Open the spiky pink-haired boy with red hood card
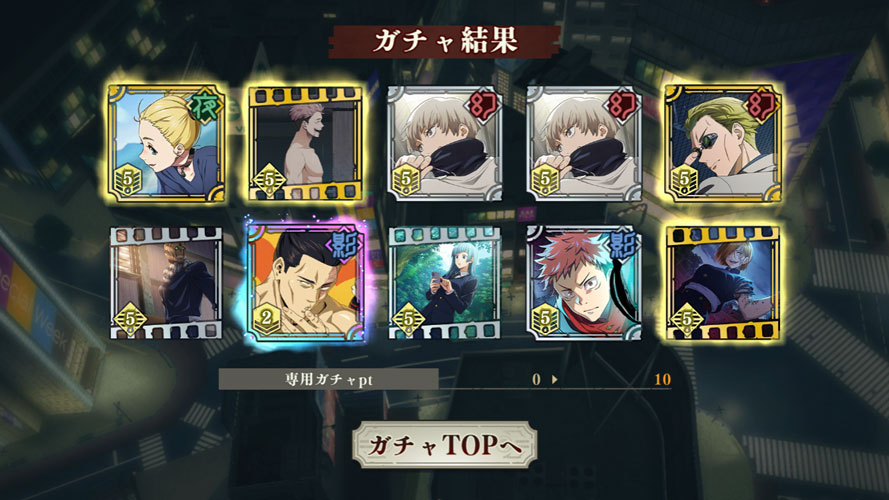 pos(583,283)
